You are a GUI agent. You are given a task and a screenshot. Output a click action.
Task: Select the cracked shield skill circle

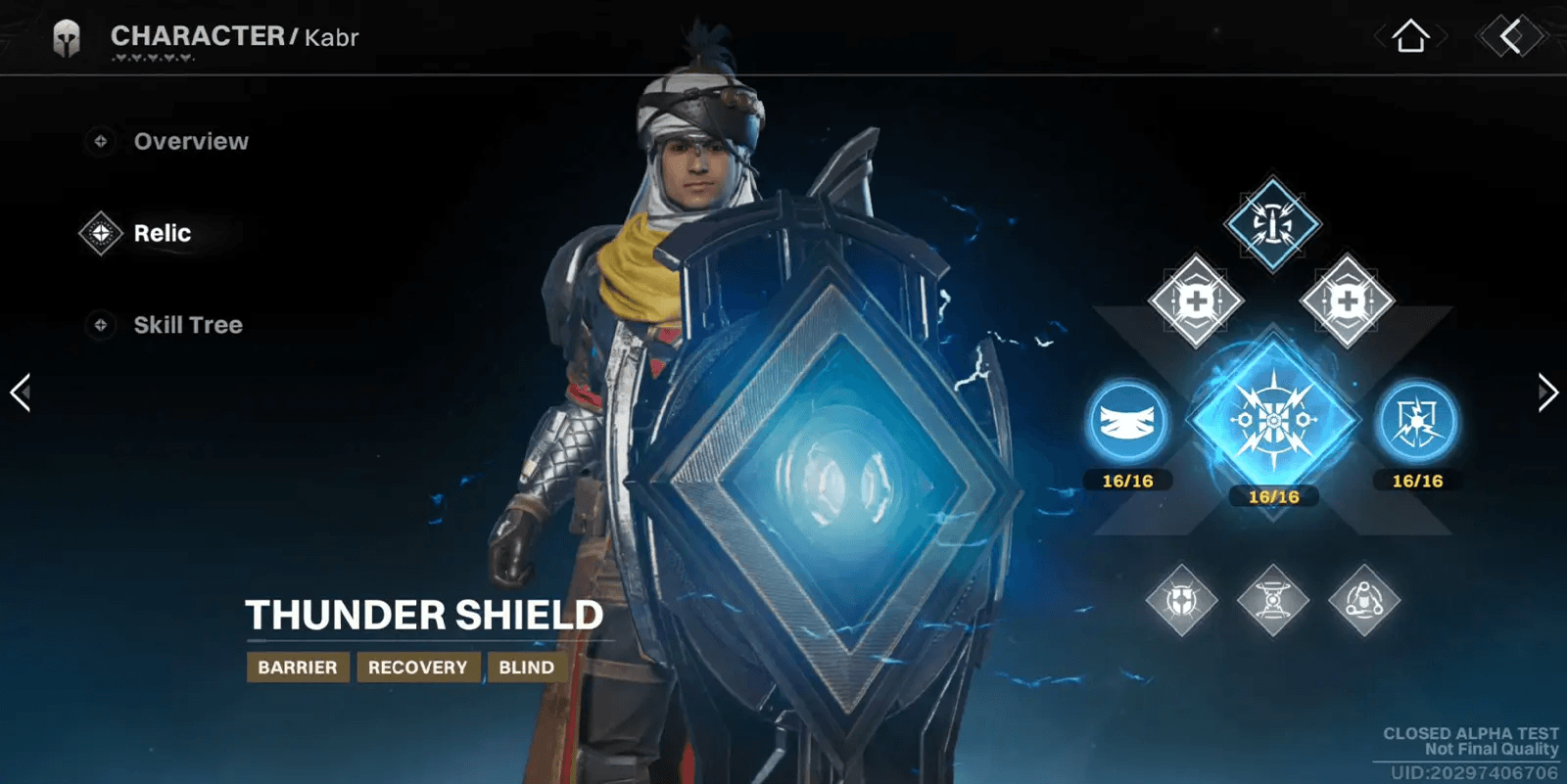tap(1416, 422)
